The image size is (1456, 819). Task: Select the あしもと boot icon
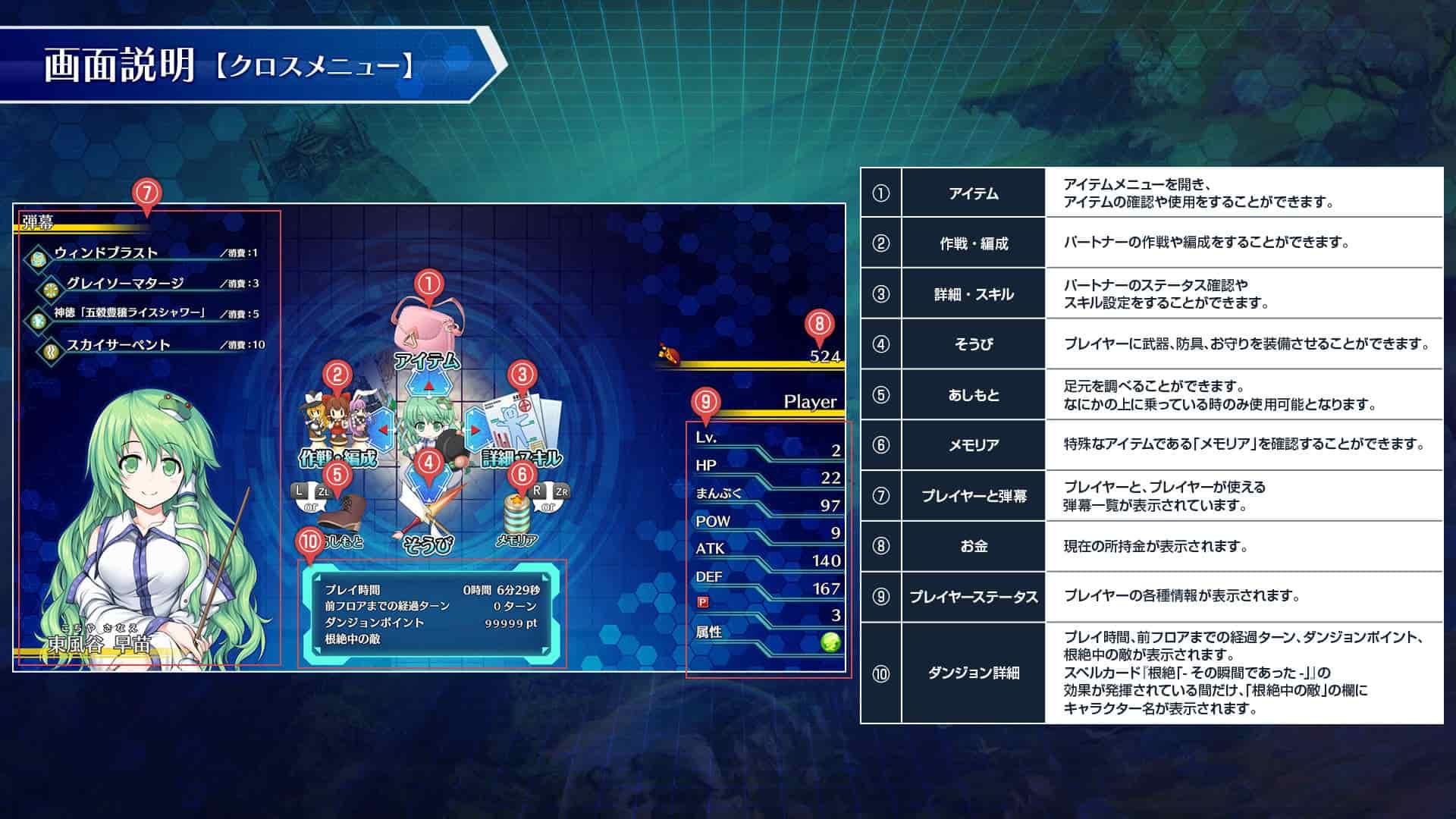pos(340,515)
